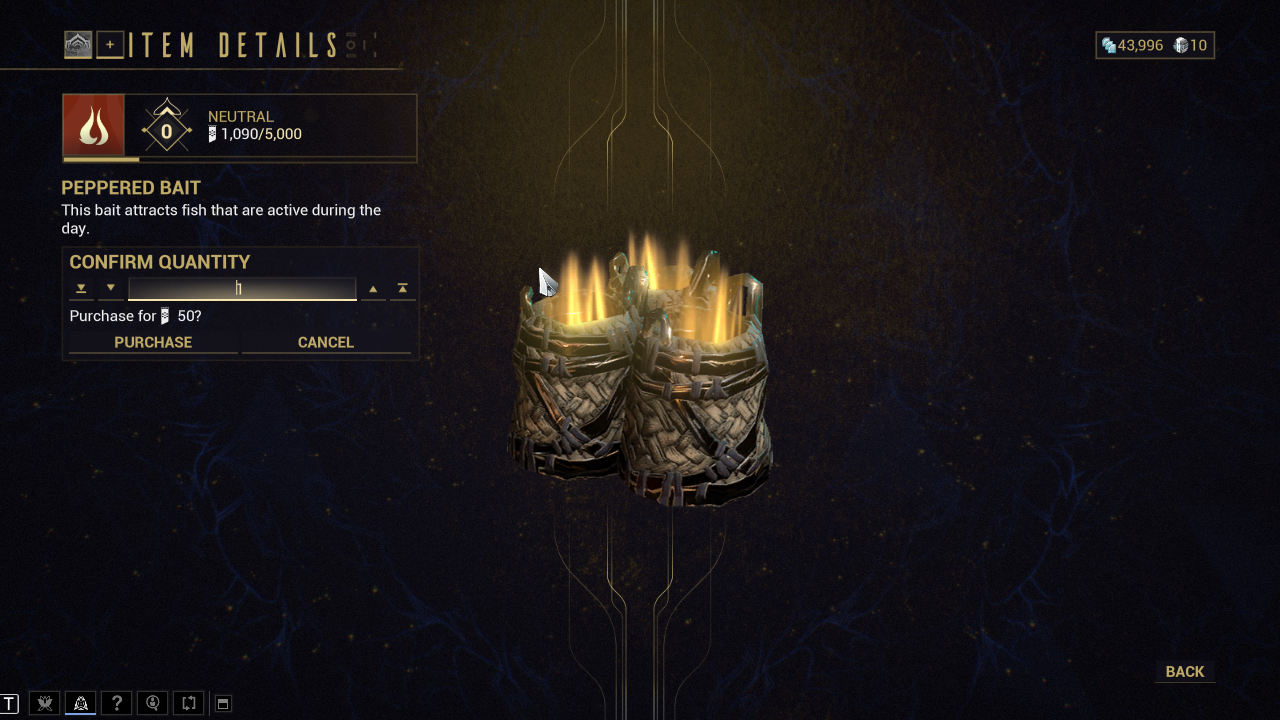Screen dimensions: 1280x720
Task: Open the Warframe lotus profile icon
Action: pos(78,45)
